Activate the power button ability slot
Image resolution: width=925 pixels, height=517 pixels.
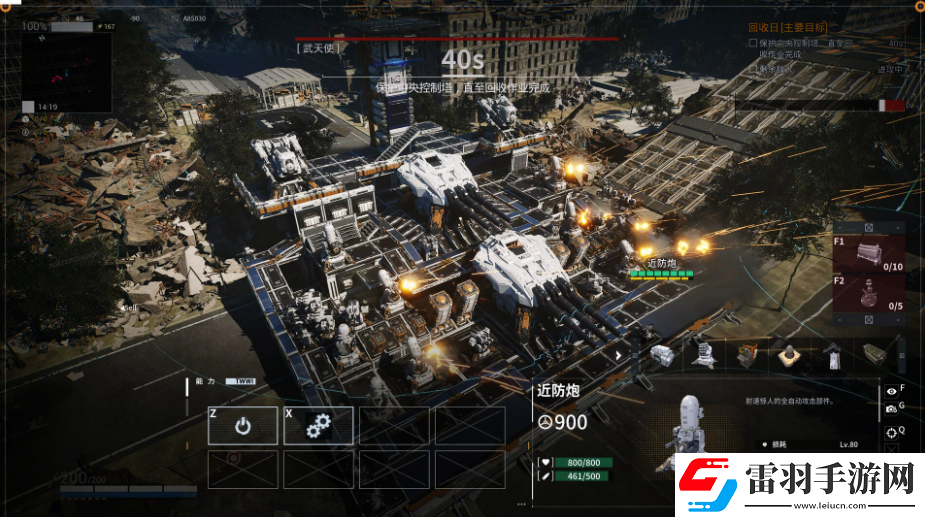[242, 426]
